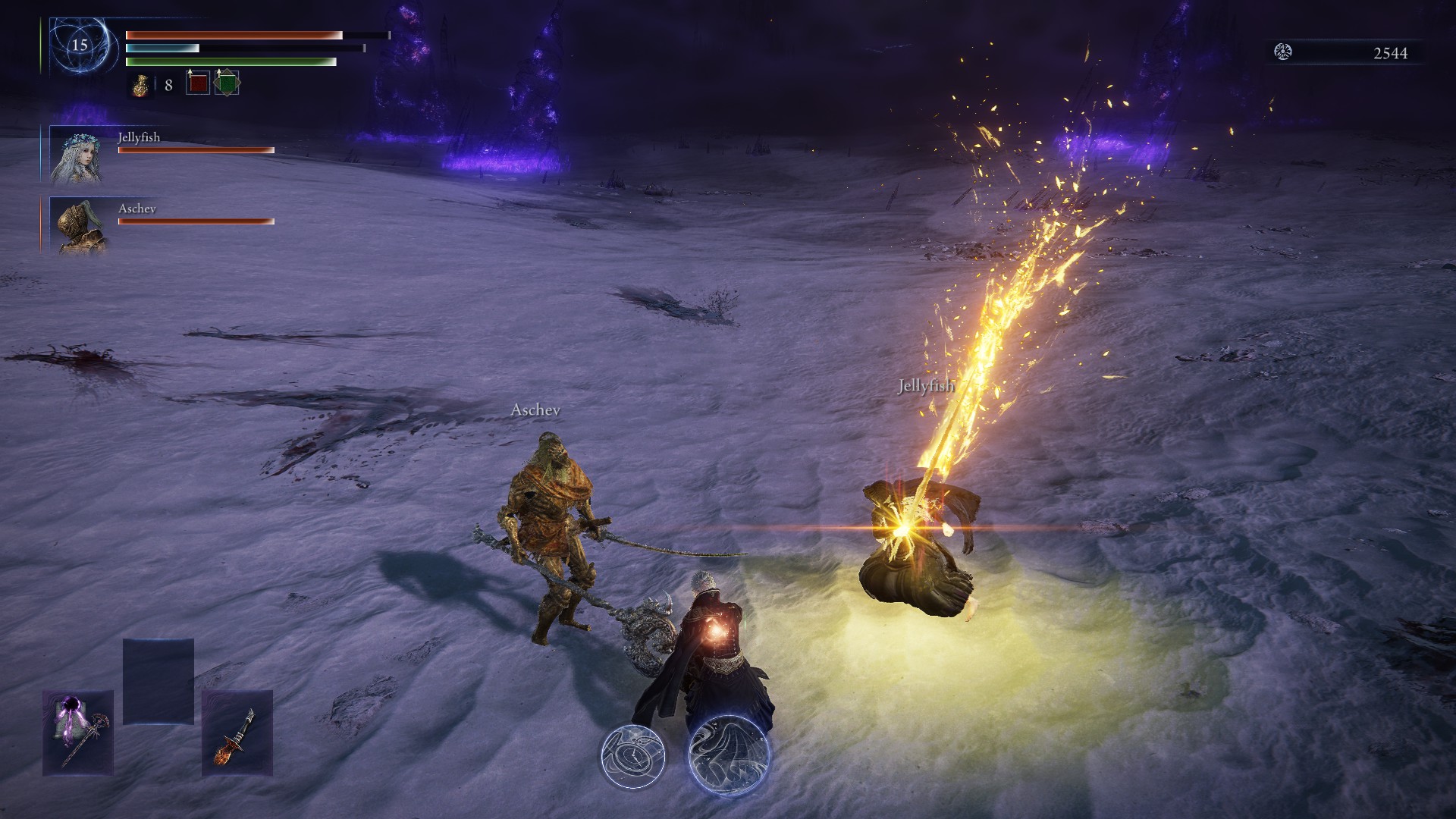This screenshot has width=1456, height=819.
Task: Click the red square buff icon
Action: coord(197,83)
